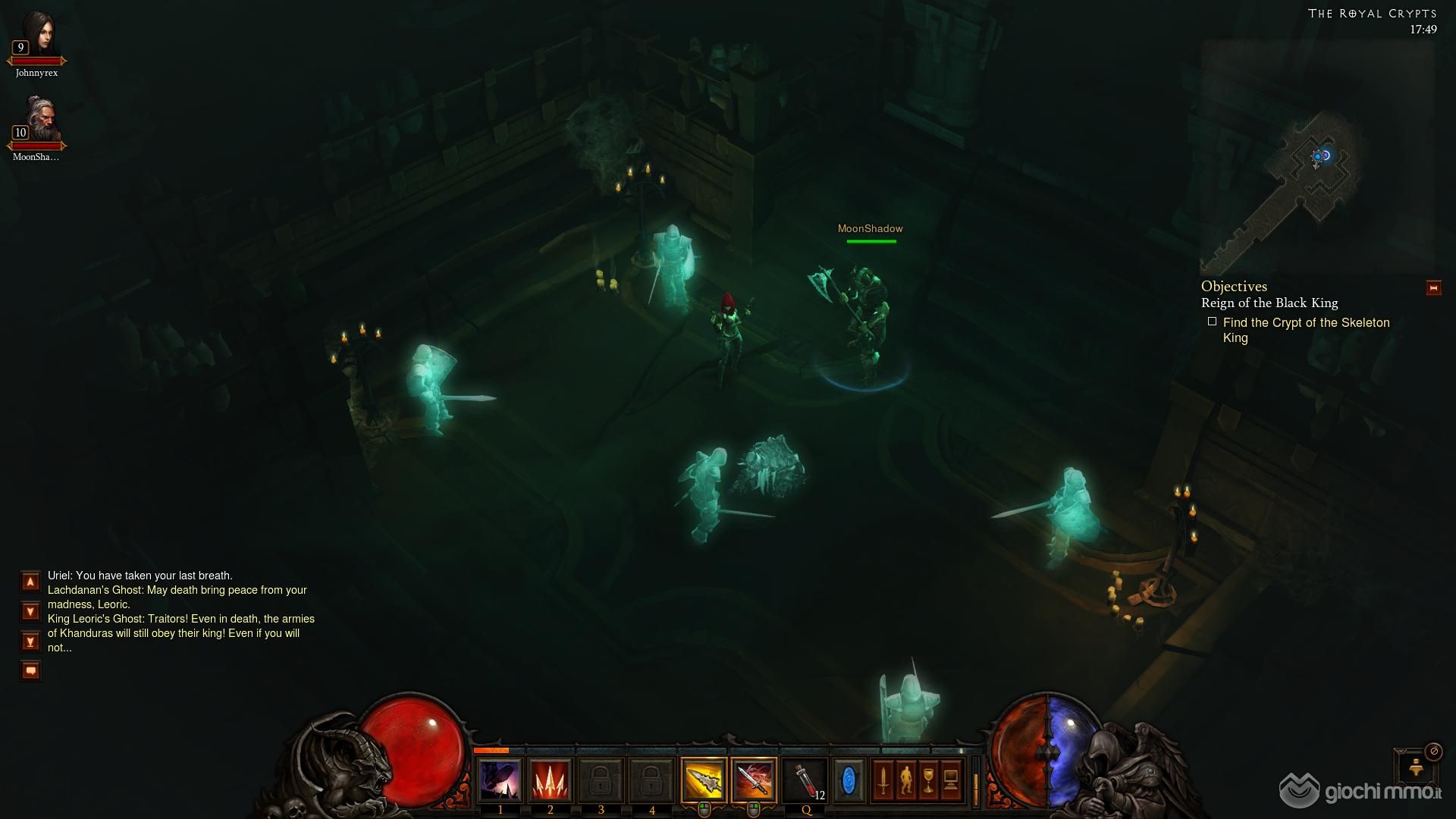
Task: Open the achievements chalice button
Action: click(928, 780)
